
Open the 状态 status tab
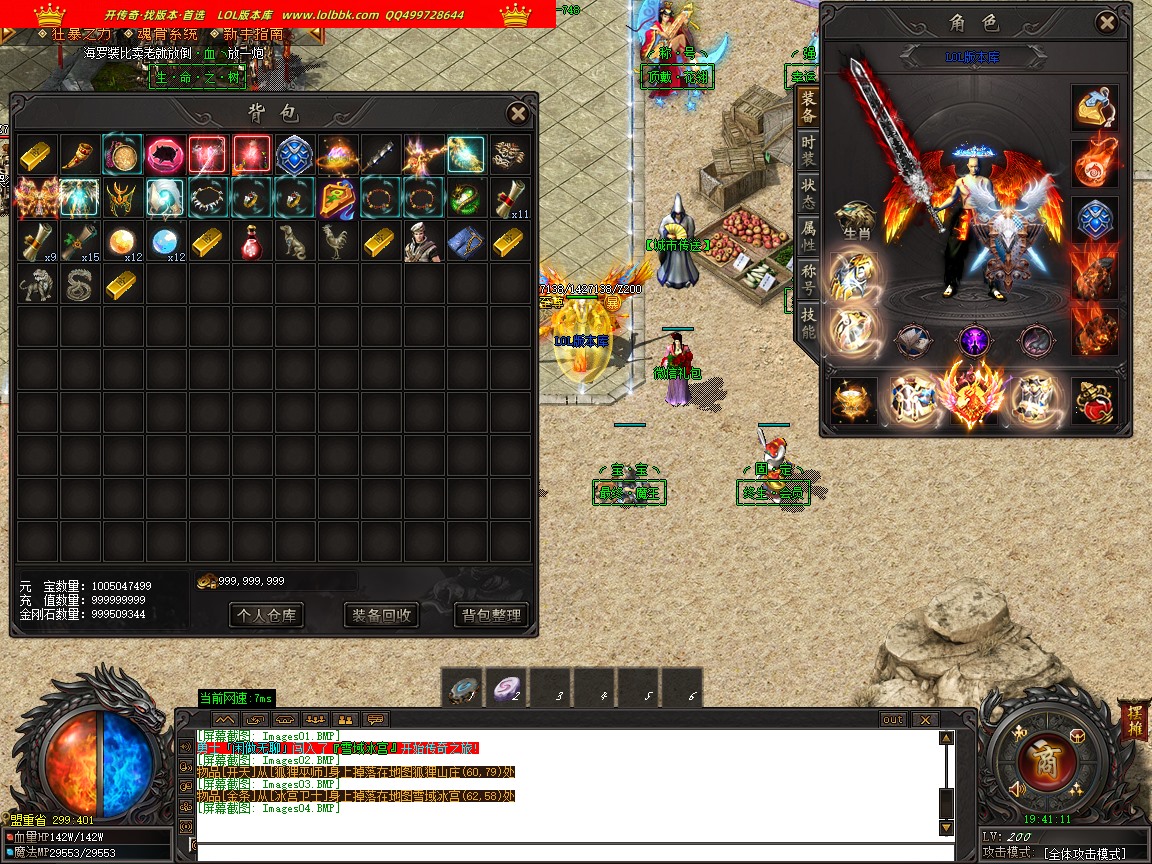[x=808, y=195]
